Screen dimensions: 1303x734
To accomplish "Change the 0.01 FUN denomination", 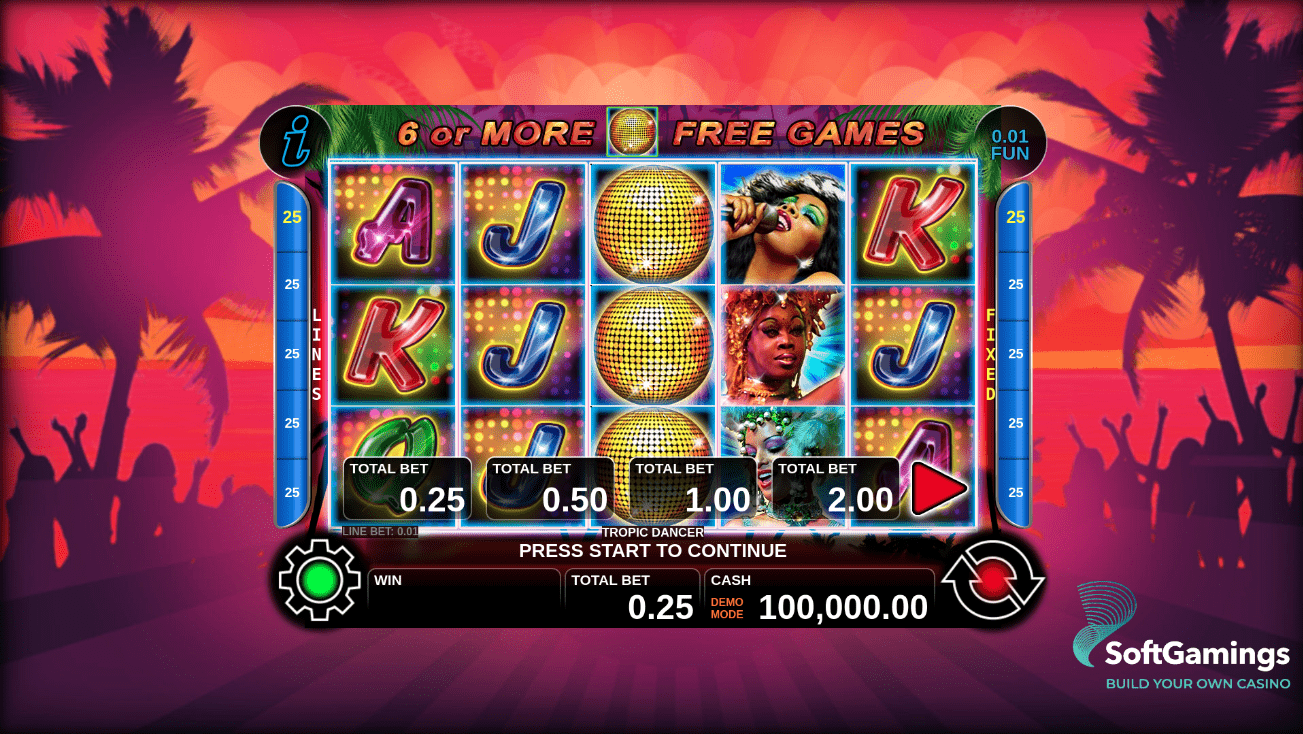I will (x=1010, y=145).
